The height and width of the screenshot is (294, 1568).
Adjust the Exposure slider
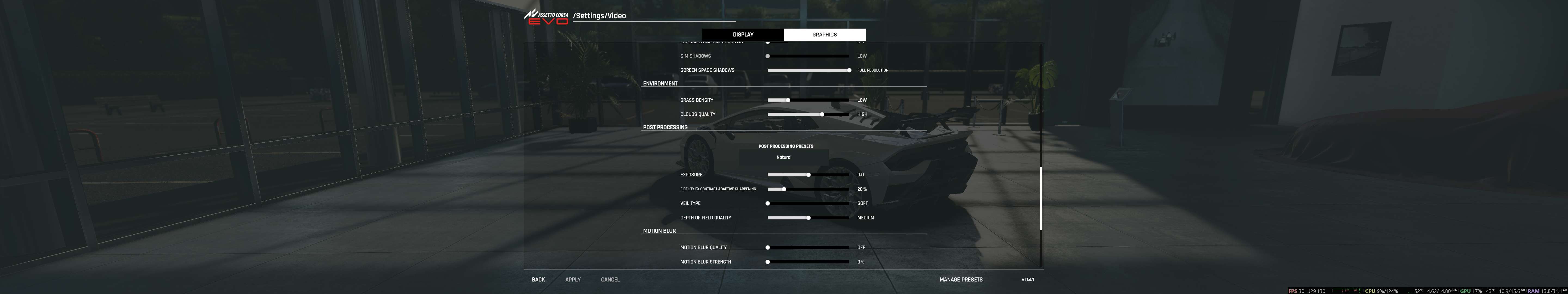pos(808,175)
